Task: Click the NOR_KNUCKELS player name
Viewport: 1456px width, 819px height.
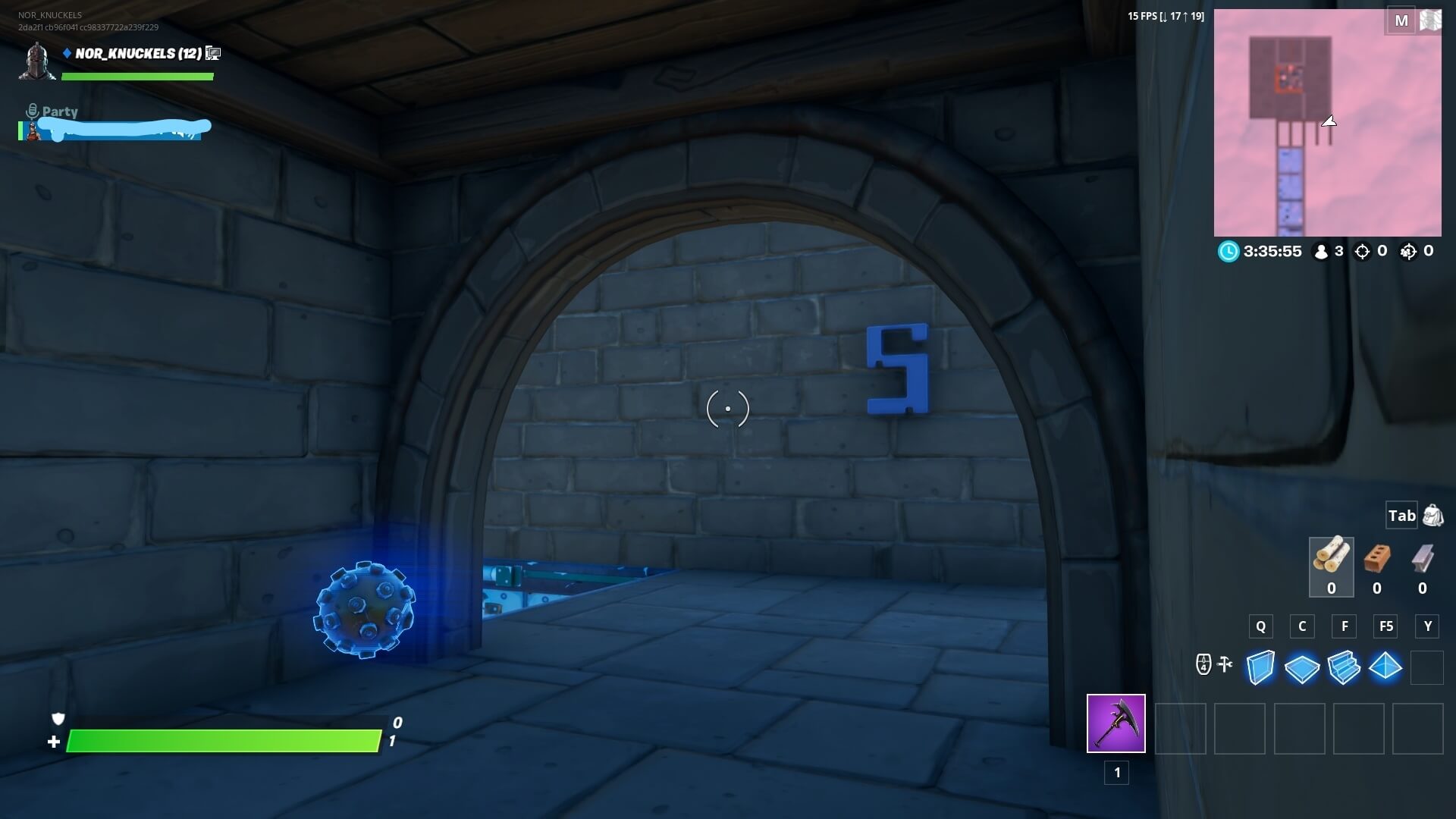Action: [x=126, y=53]
